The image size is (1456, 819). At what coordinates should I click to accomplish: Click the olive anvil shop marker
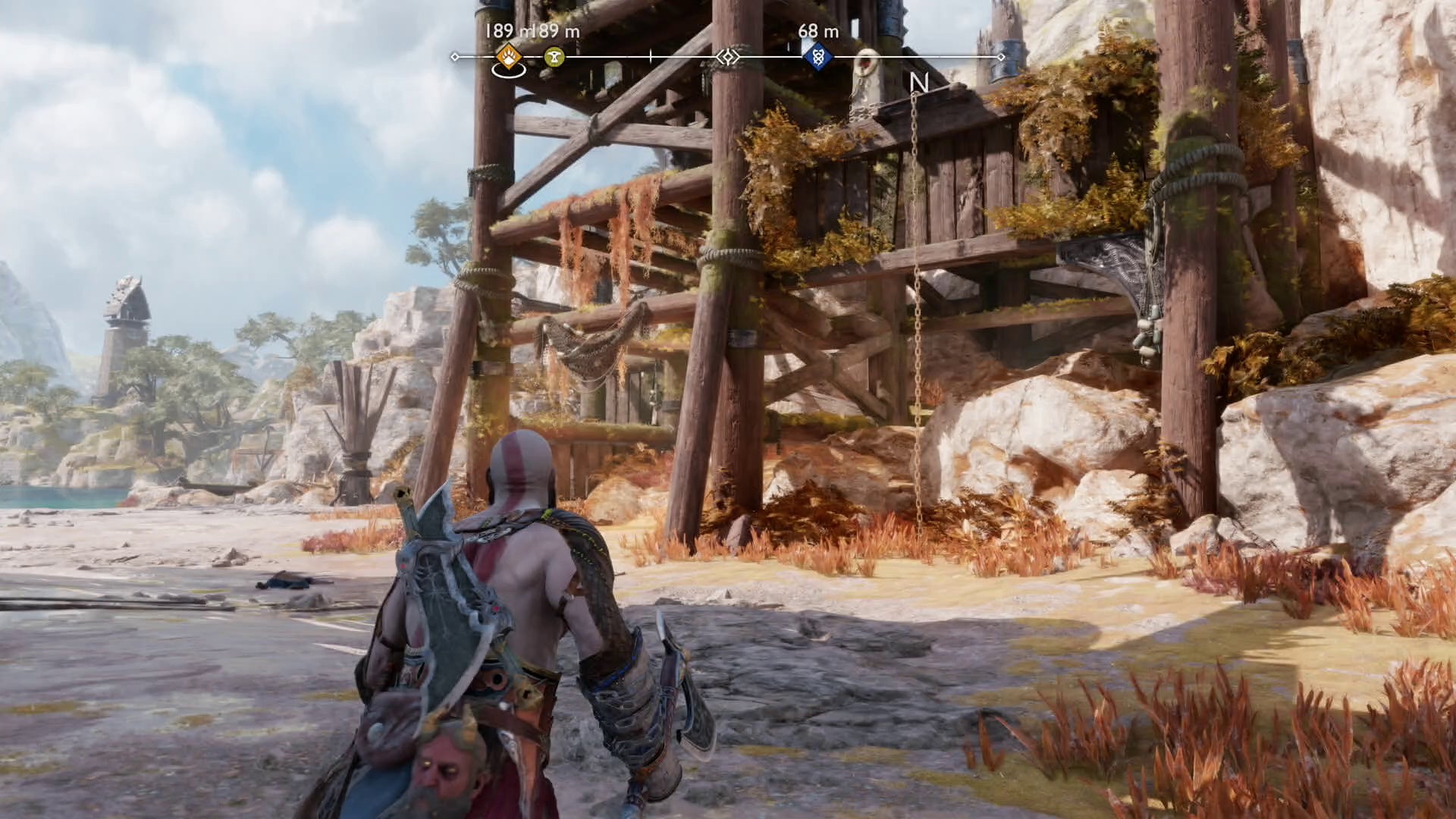coord(554,57)
